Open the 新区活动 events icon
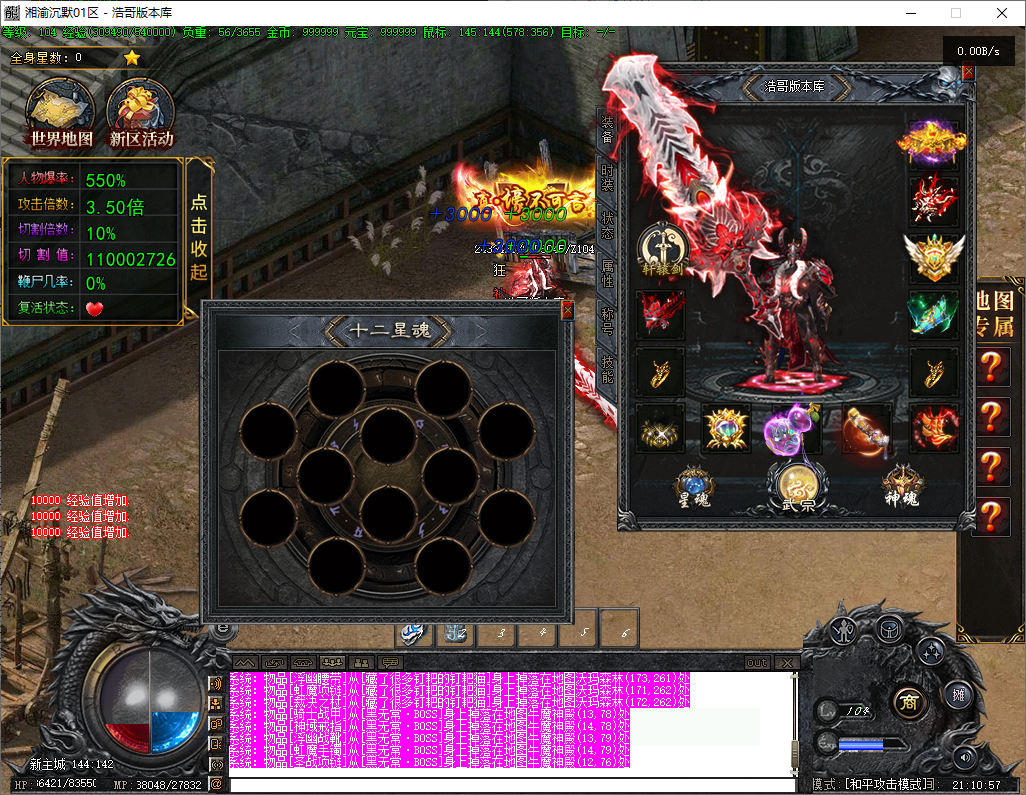 pyautogui.click(x=141, y=114)
